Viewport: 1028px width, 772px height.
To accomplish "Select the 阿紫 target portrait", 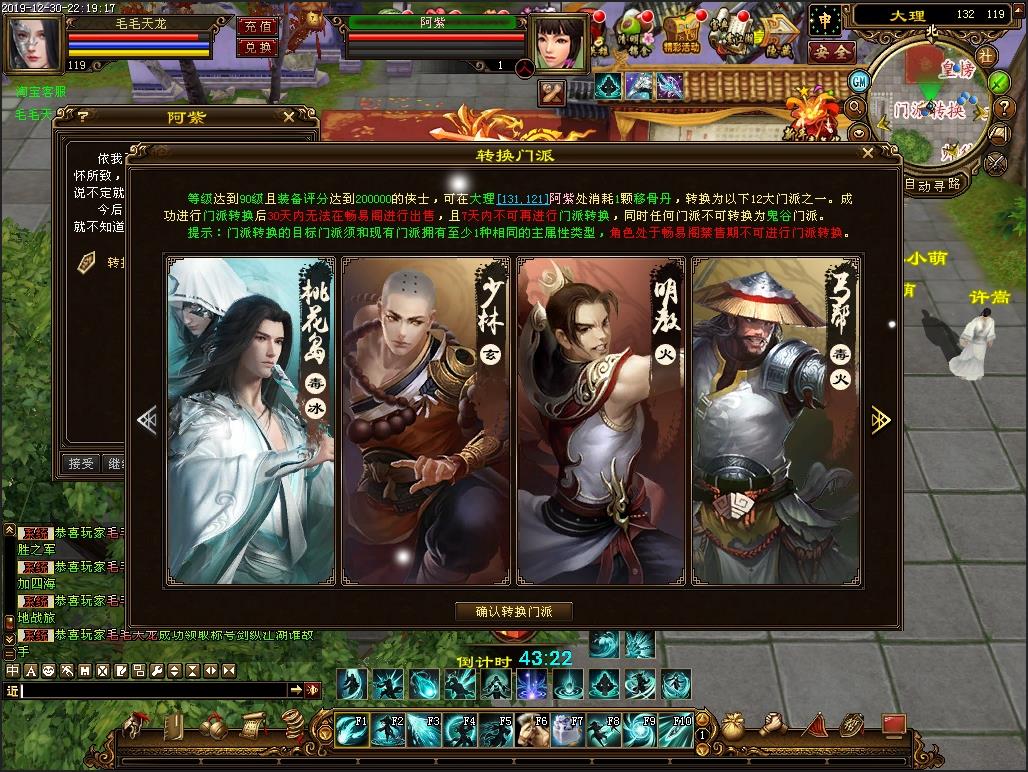I will tap(560, 41).
